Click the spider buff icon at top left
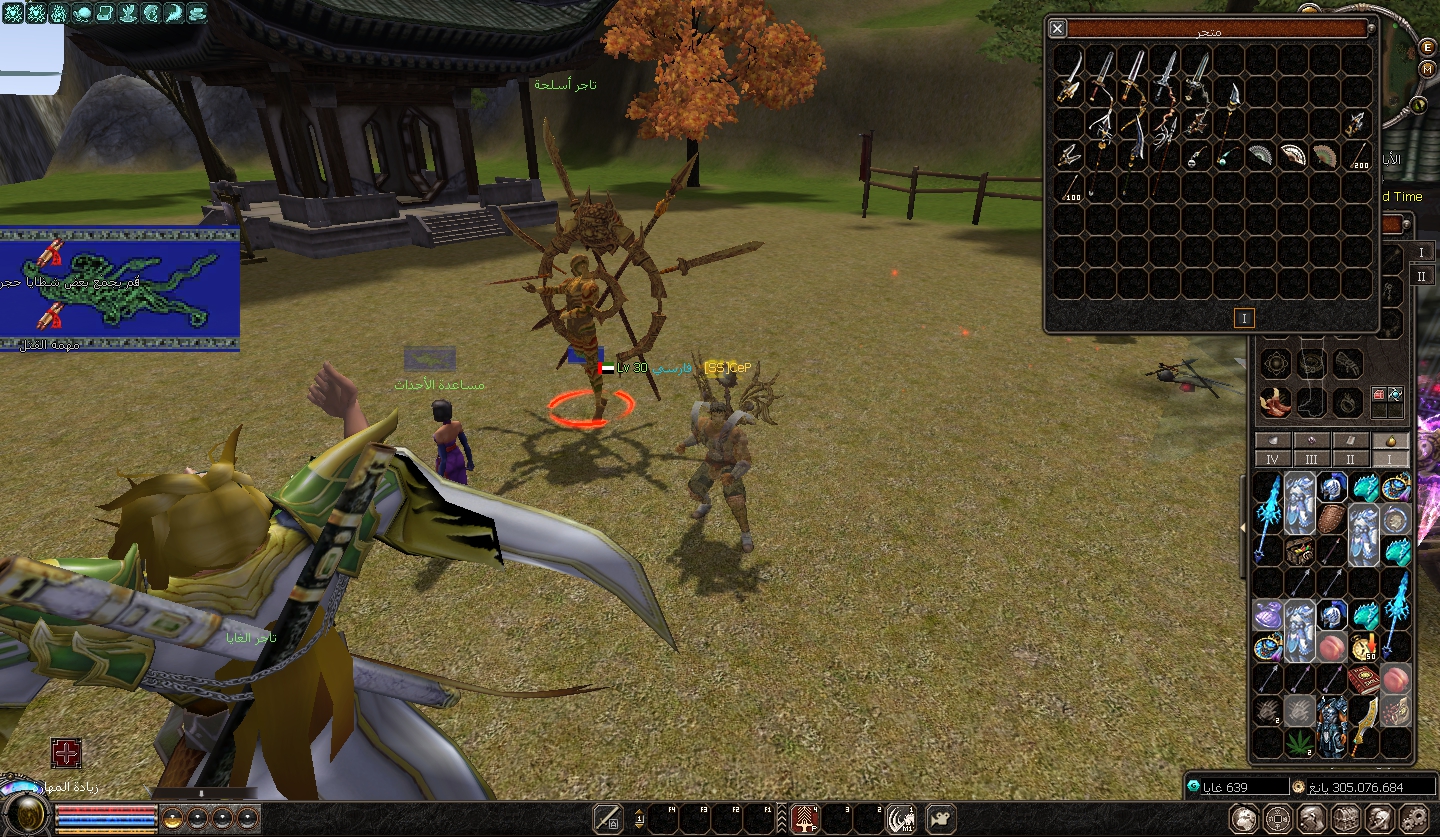 point(12,13)
